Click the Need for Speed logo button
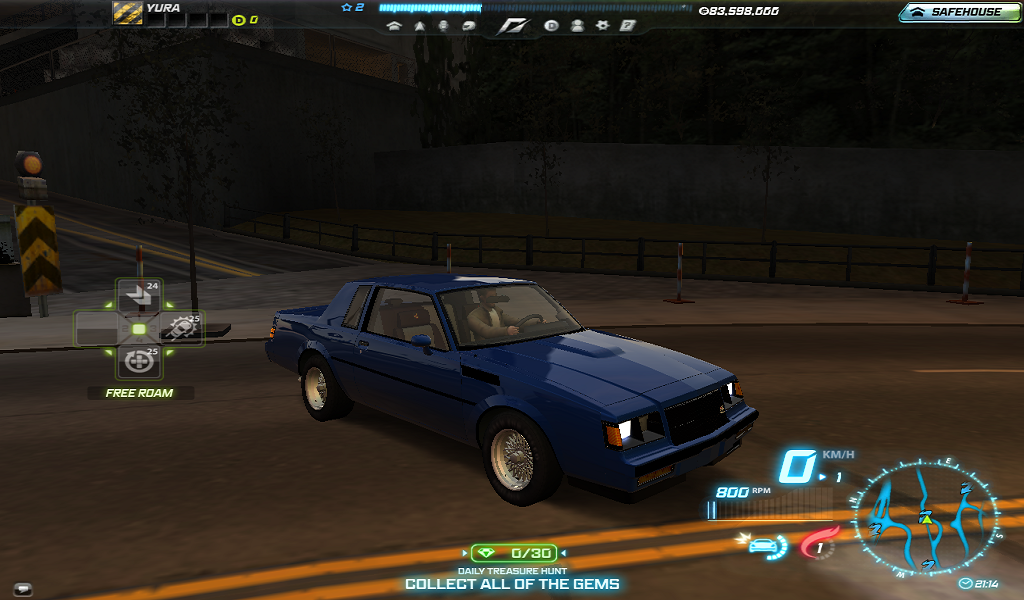 (x=511, y=26)
